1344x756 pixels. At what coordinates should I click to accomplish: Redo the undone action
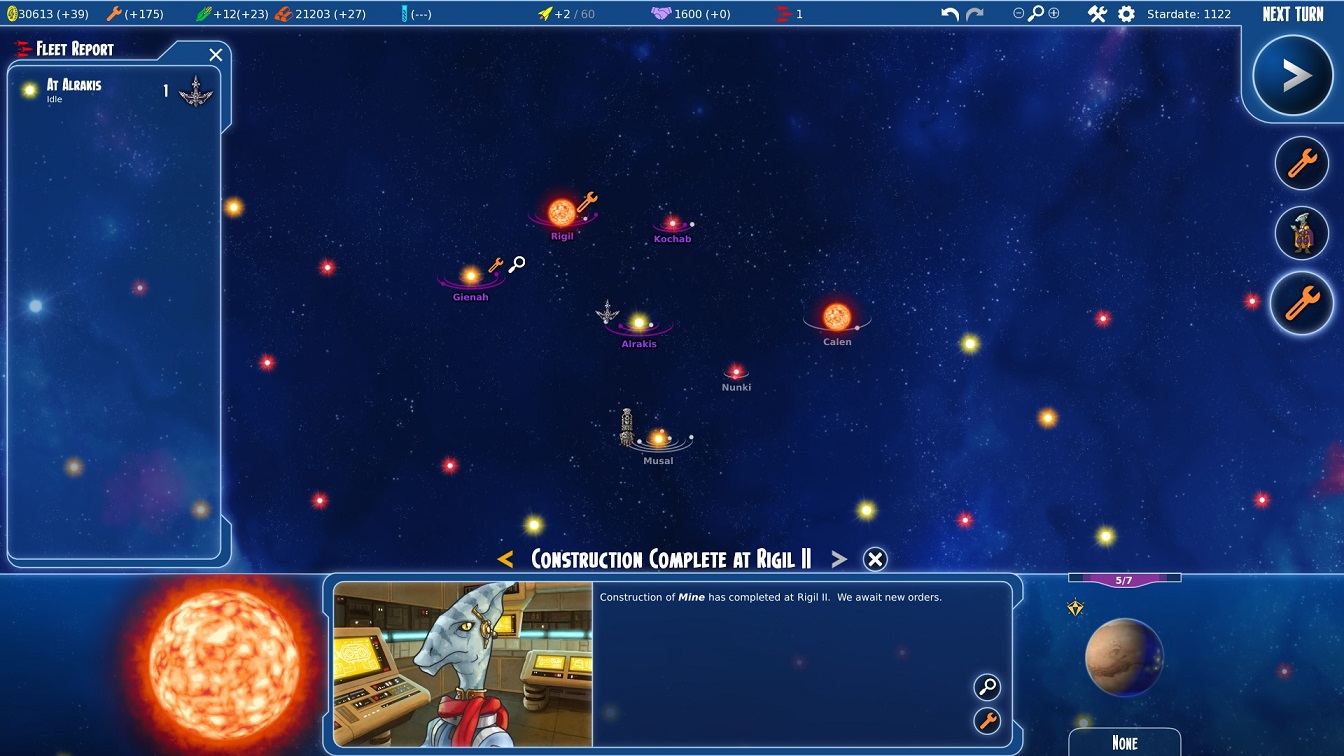click(x=975, y=14)
